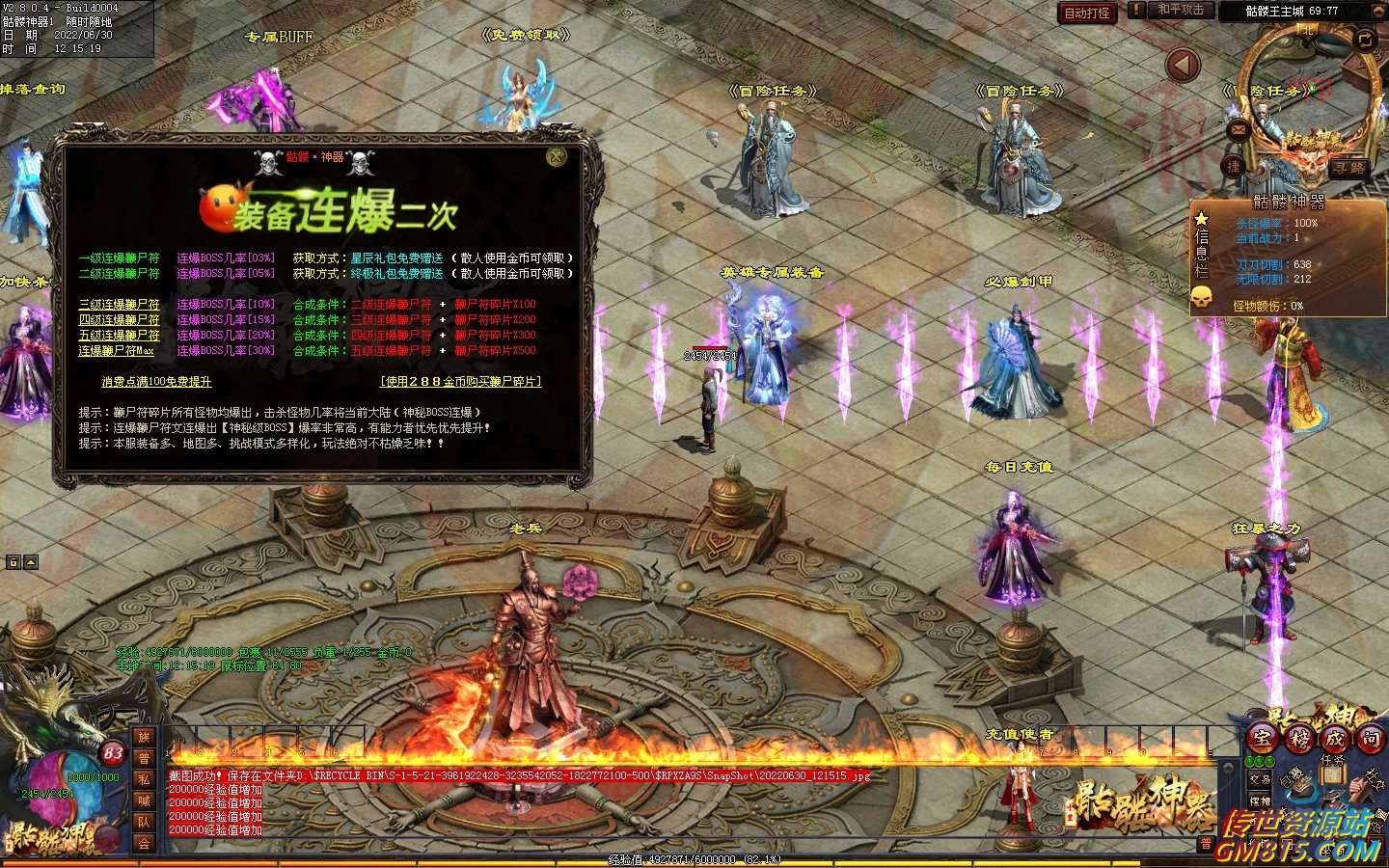Collapse panel with the red left-arrow button

coord(1183,66)
